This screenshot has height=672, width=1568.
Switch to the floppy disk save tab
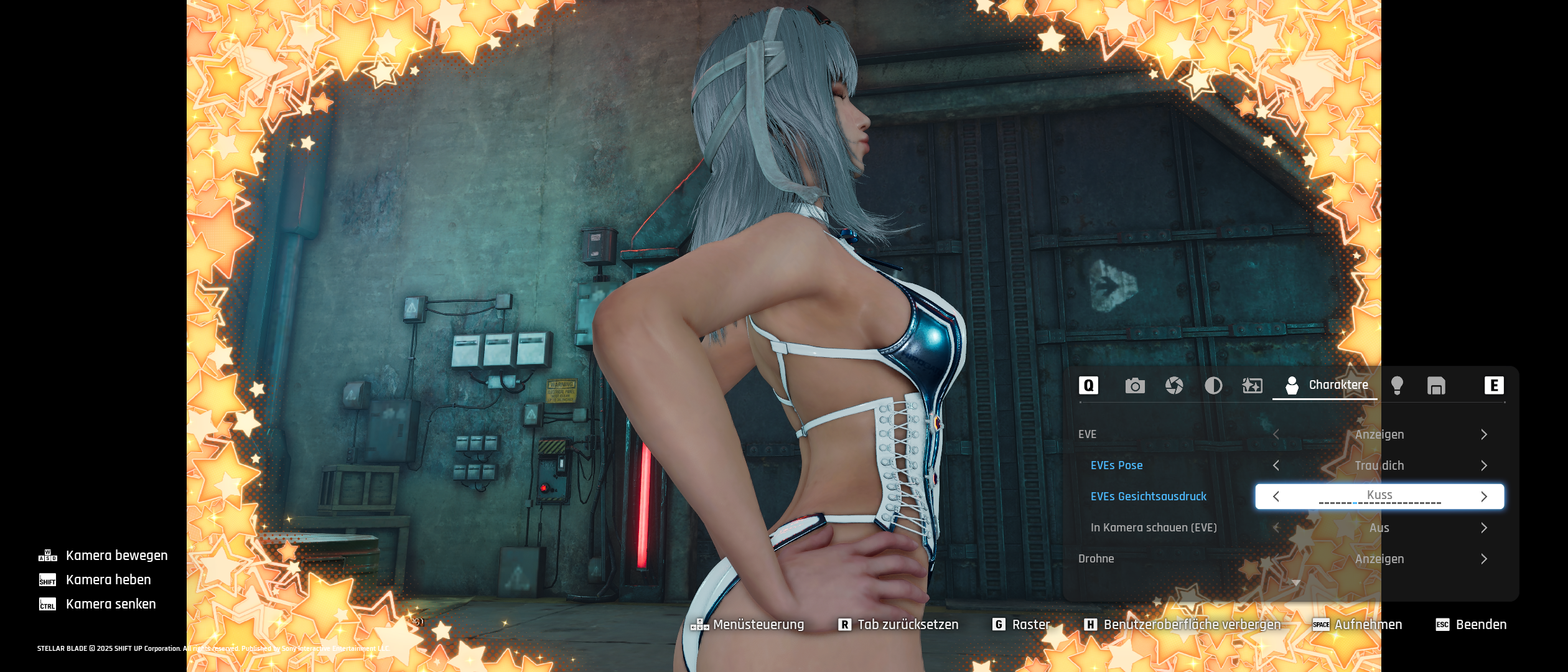click(1436, 386)
